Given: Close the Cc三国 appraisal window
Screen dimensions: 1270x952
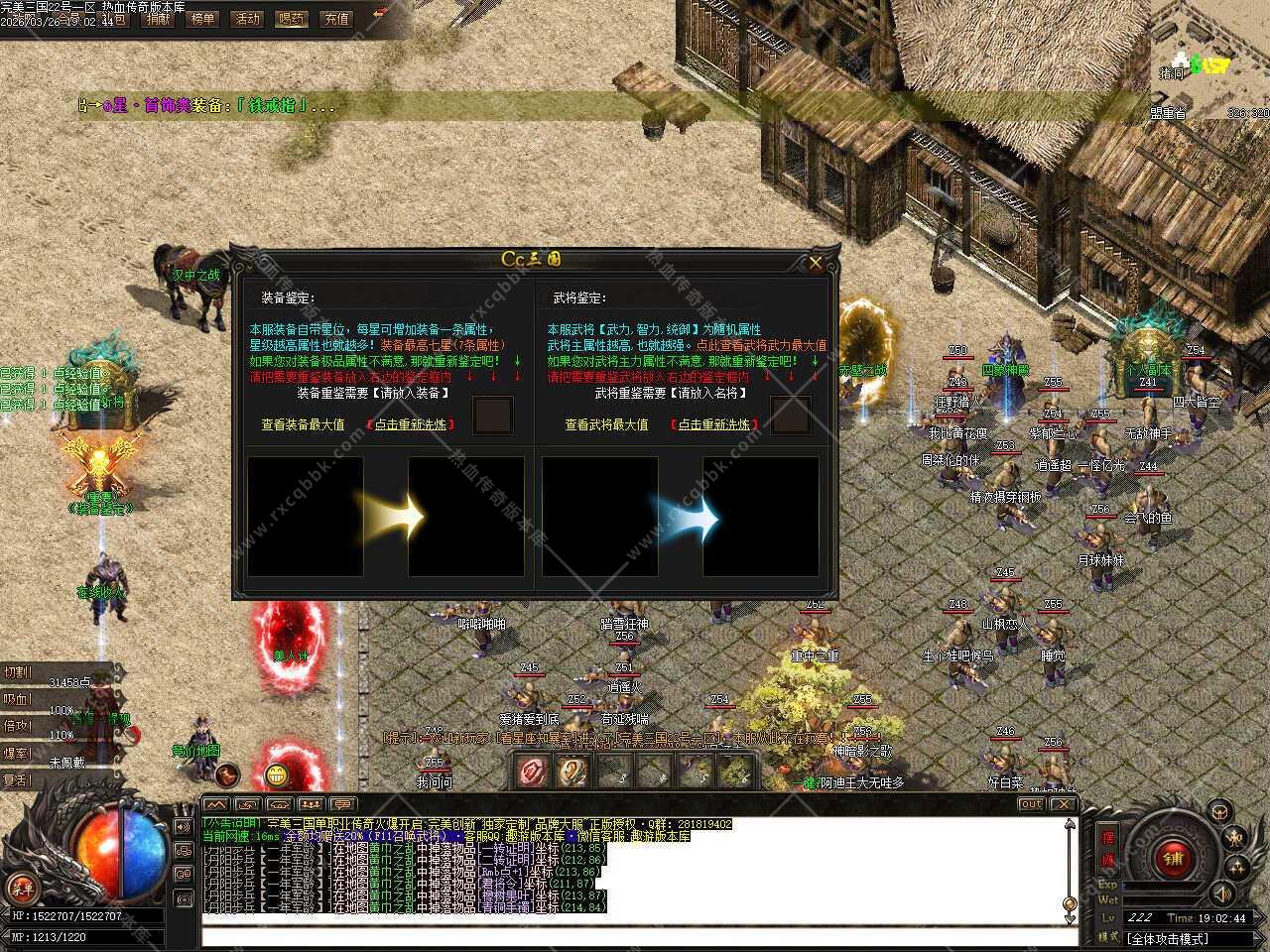Looking at the screenshot, I should coord(816,263).
